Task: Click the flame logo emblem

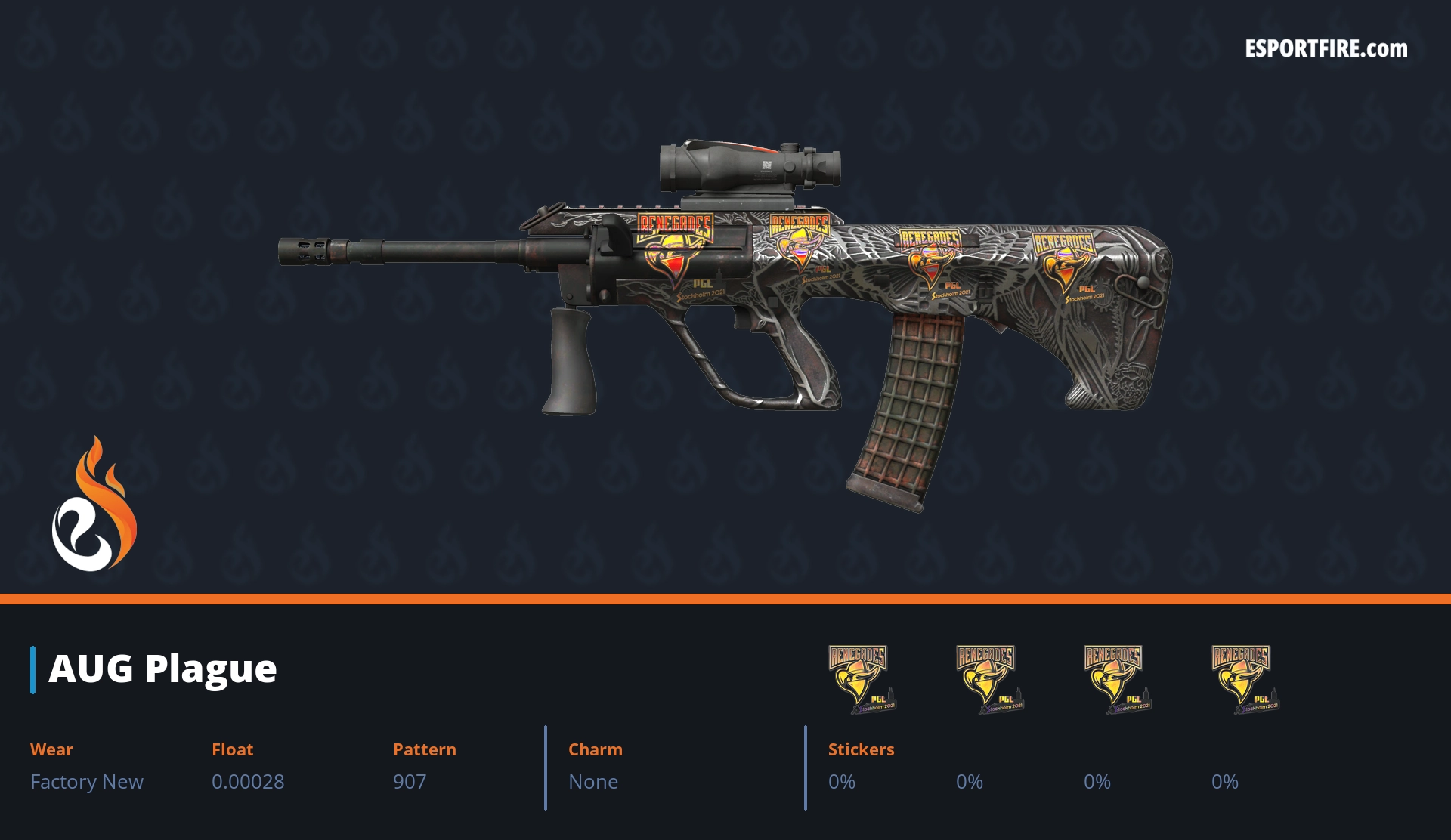Action: click(x=94, y=505)
